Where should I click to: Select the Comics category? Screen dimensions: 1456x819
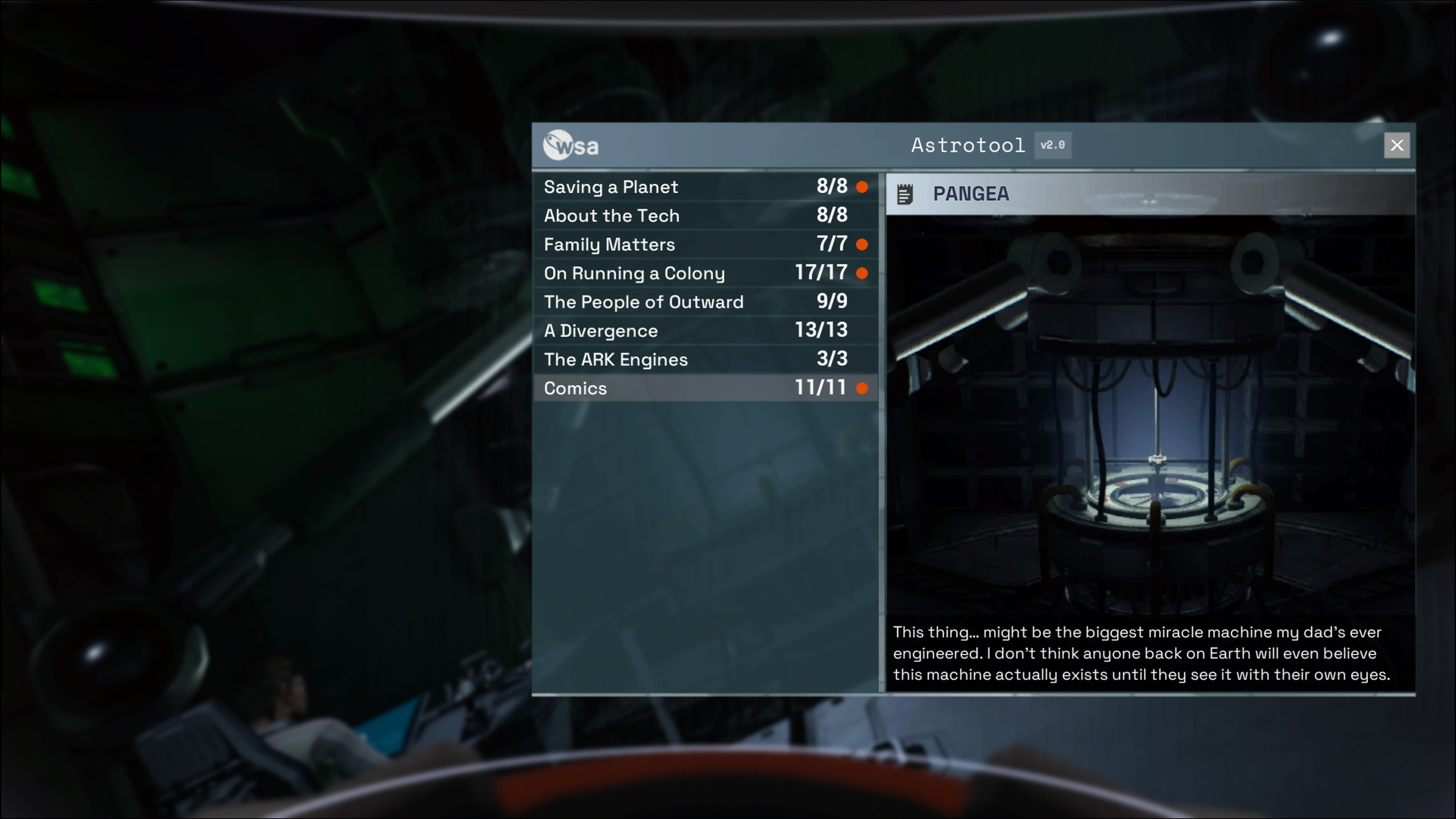point(705,388)
